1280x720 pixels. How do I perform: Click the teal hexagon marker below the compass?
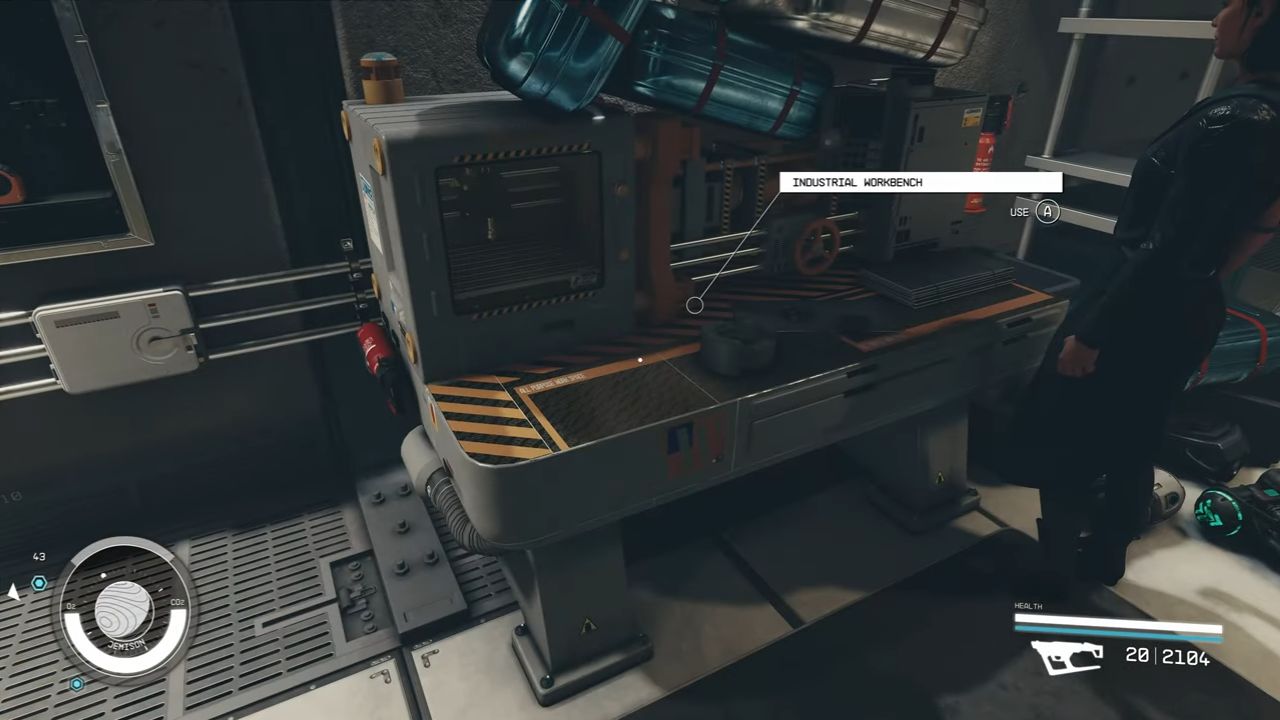(76, 682)
